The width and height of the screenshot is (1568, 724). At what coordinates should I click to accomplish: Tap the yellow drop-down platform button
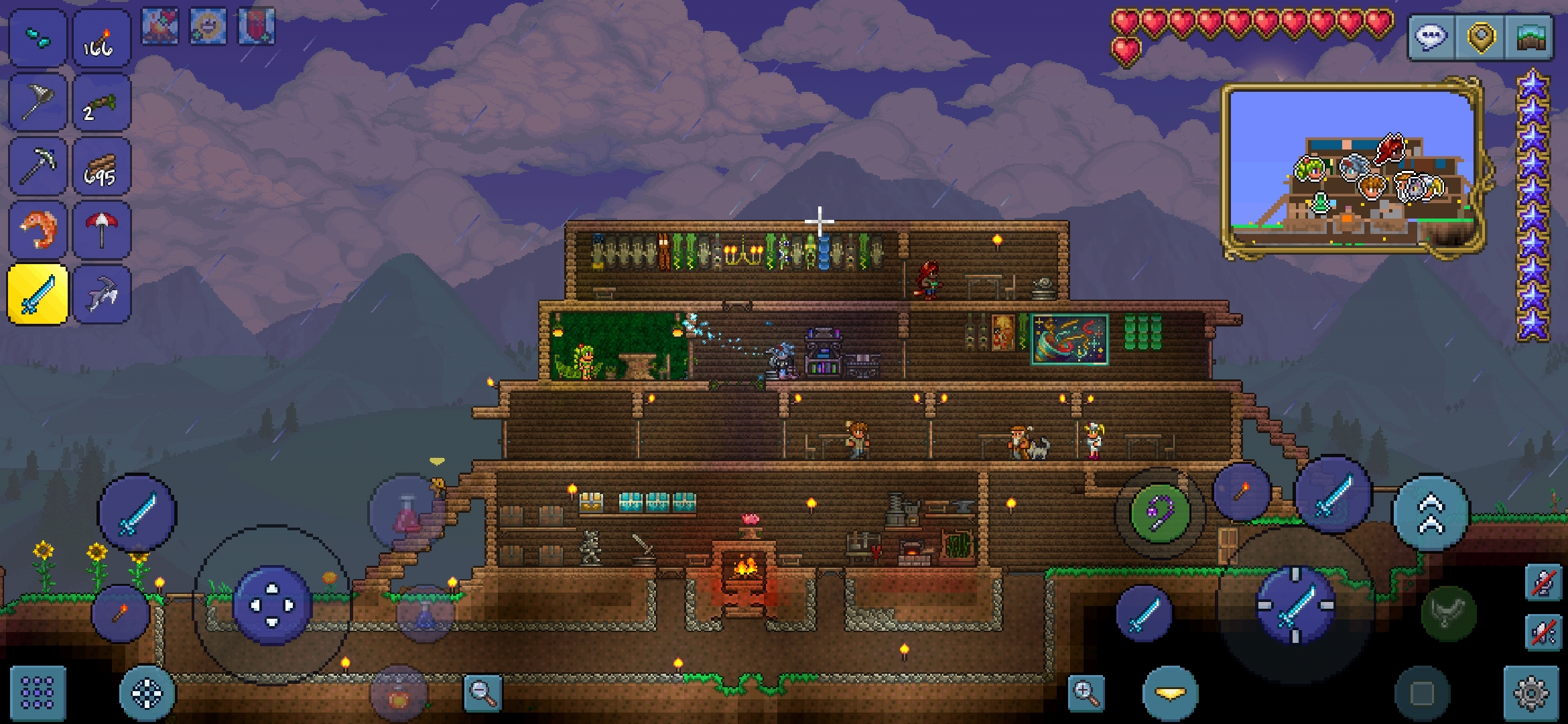1170,694
